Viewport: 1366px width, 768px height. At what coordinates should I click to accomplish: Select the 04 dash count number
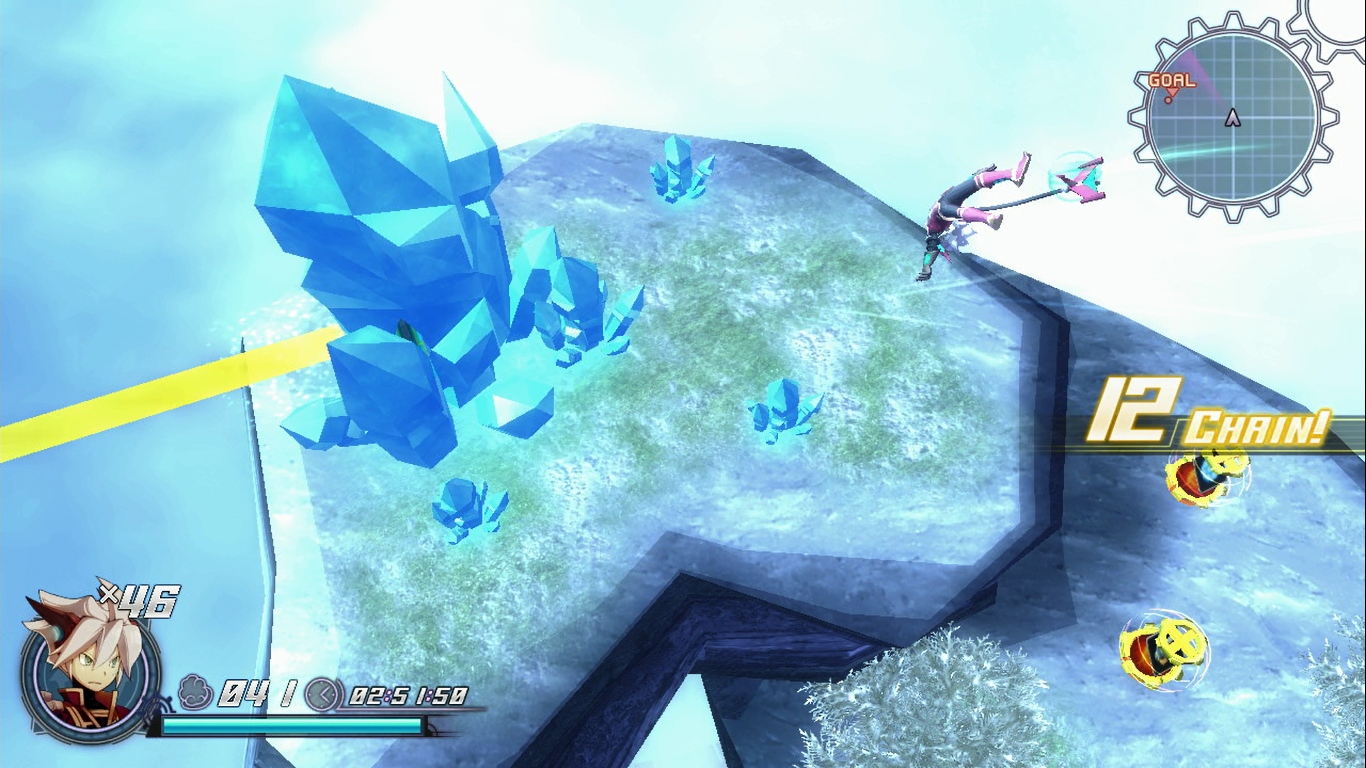click(x=243, y=690)
